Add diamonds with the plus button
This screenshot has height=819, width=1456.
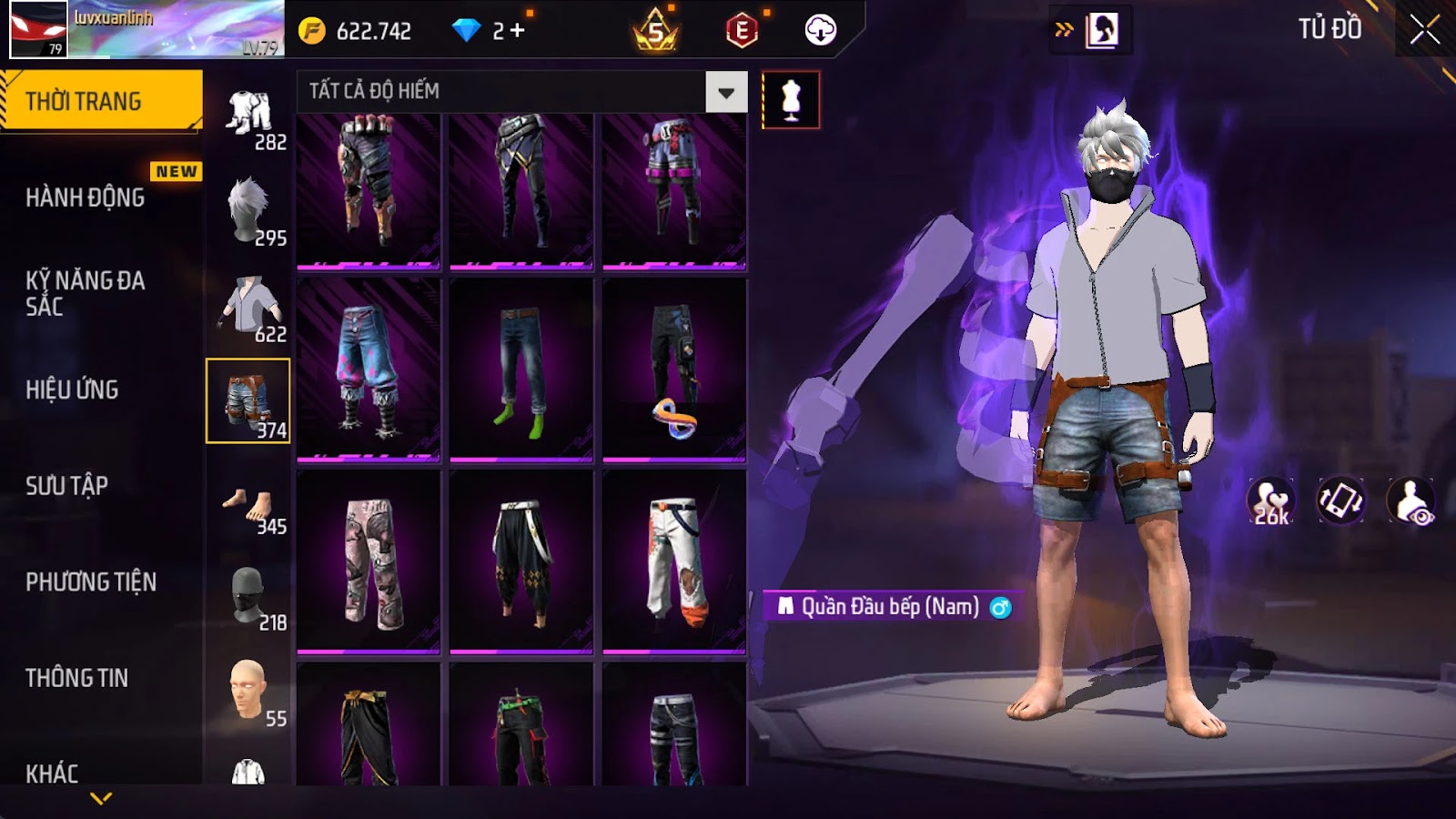[x=518, y=31]
